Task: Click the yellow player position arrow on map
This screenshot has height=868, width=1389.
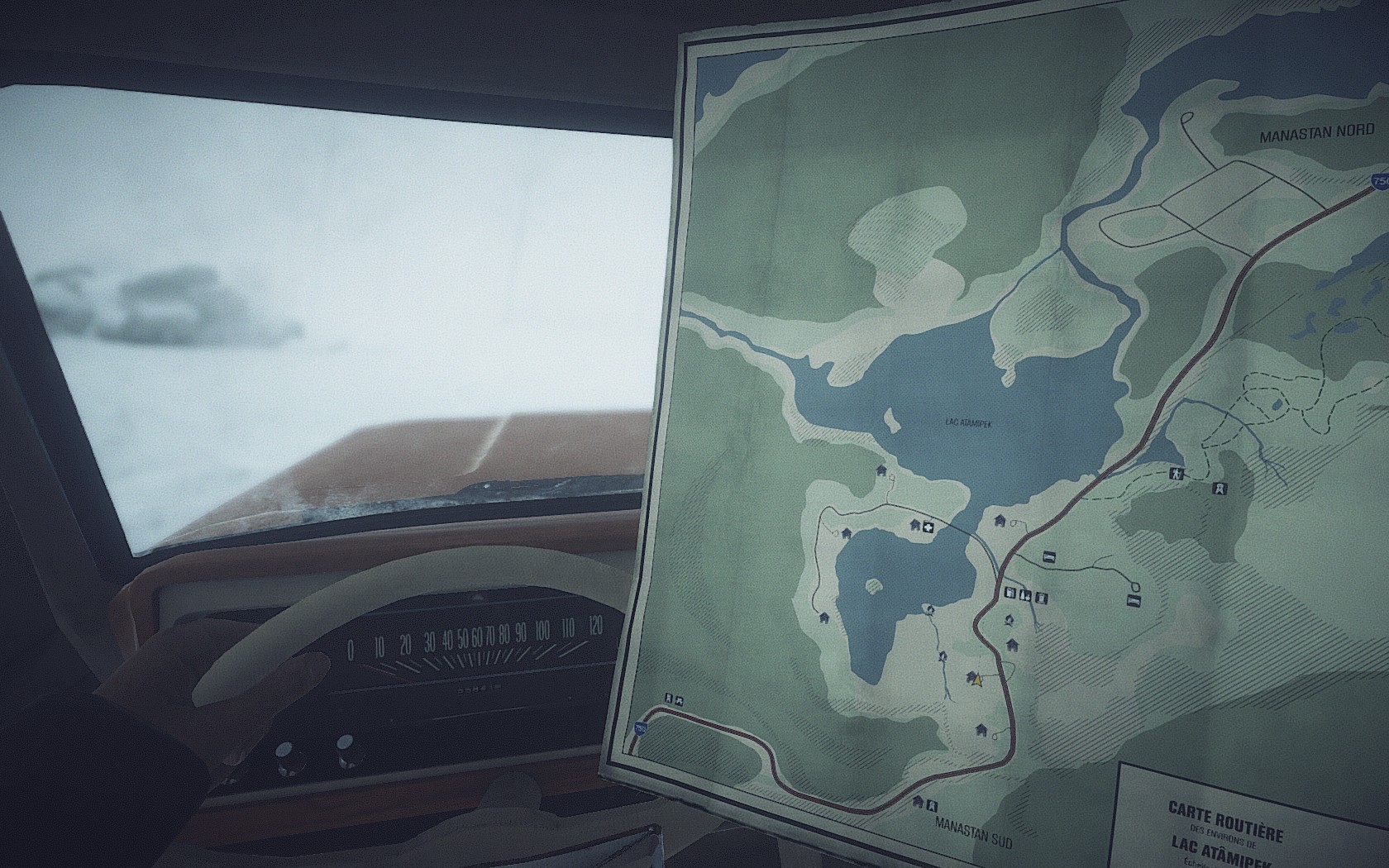Action: click(x=978, y=680)
